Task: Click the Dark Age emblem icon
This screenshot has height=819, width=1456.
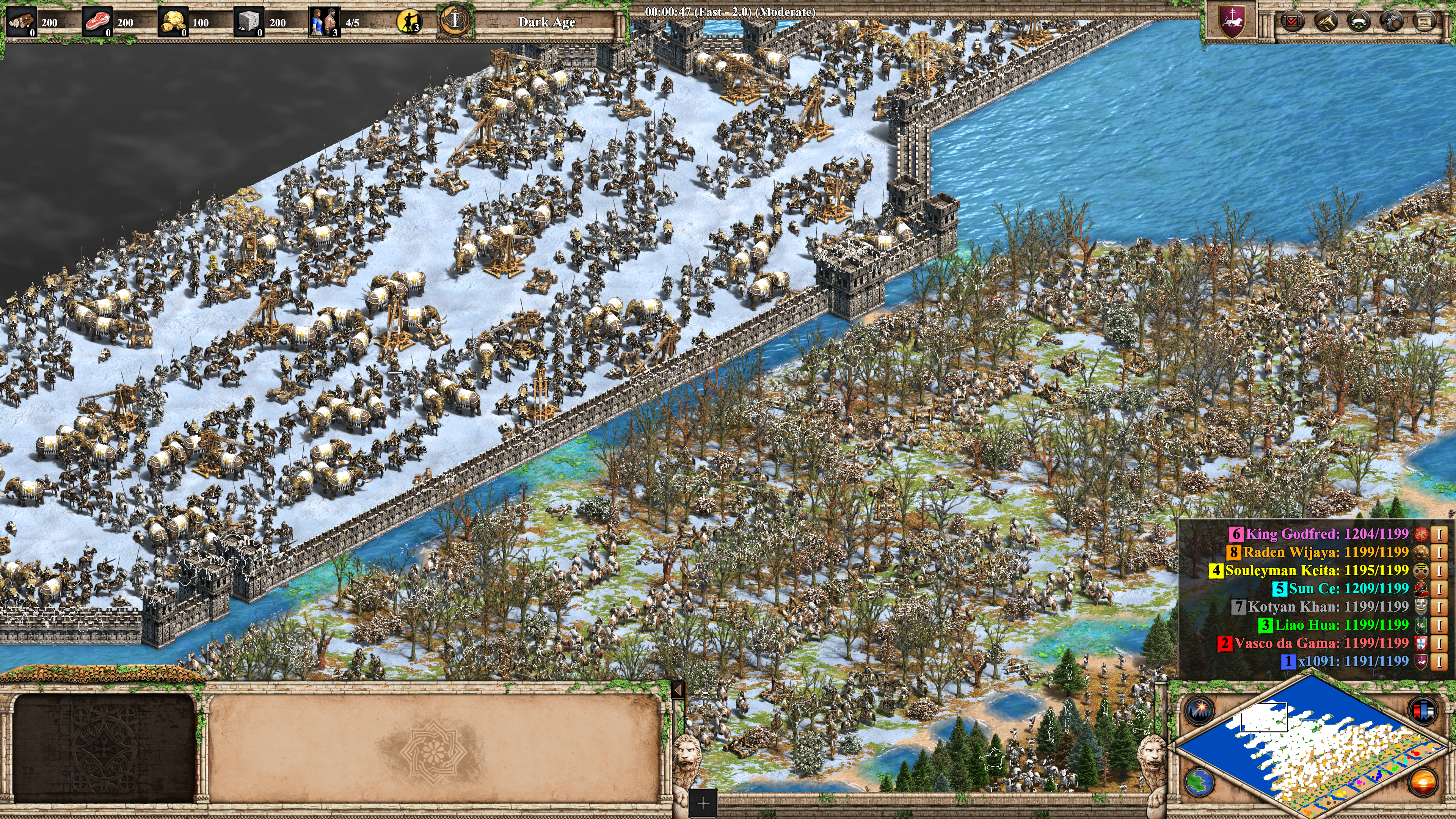Action: pyautogui.click(x=455, y=22)
